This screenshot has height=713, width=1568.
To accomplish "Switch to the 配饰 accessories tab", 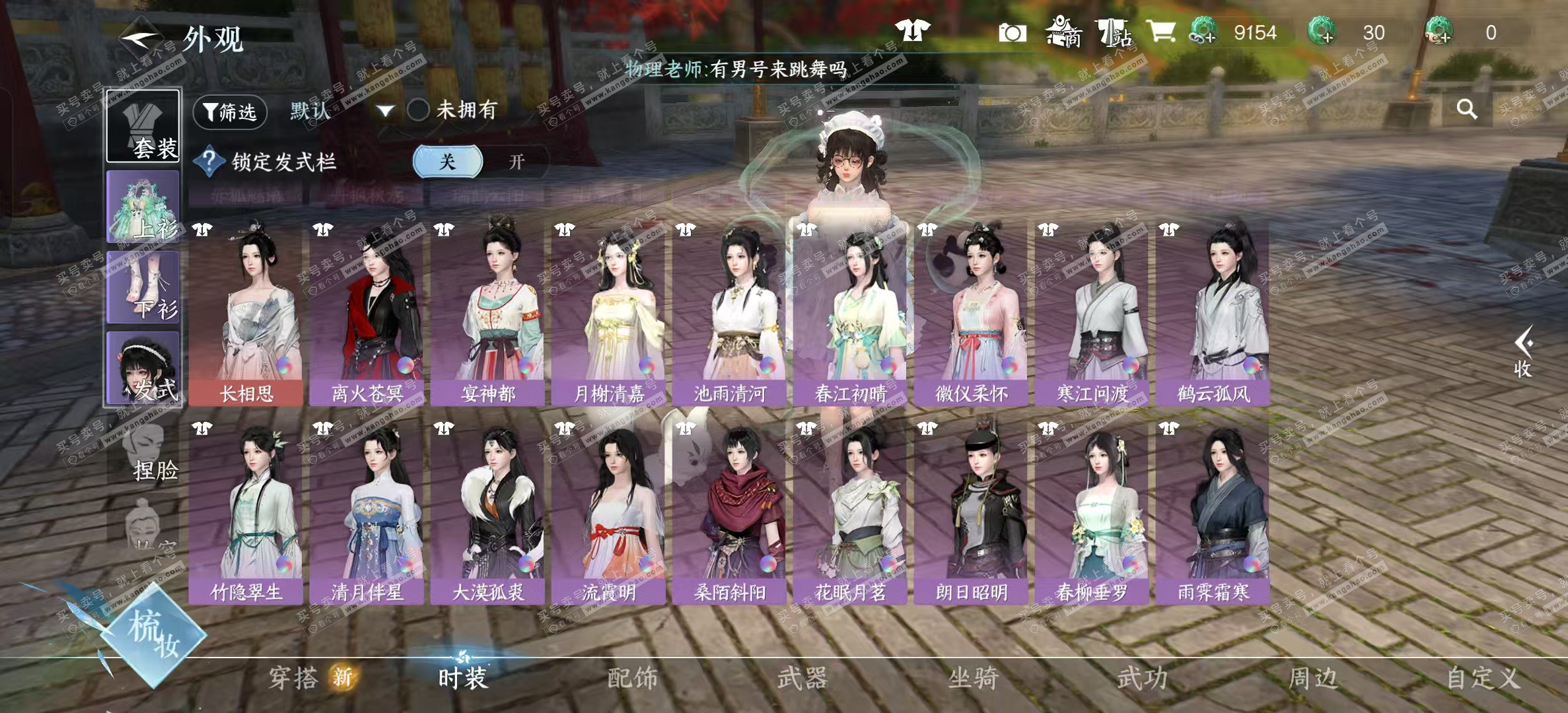I will pyautogui.click(x=632, y=678).
